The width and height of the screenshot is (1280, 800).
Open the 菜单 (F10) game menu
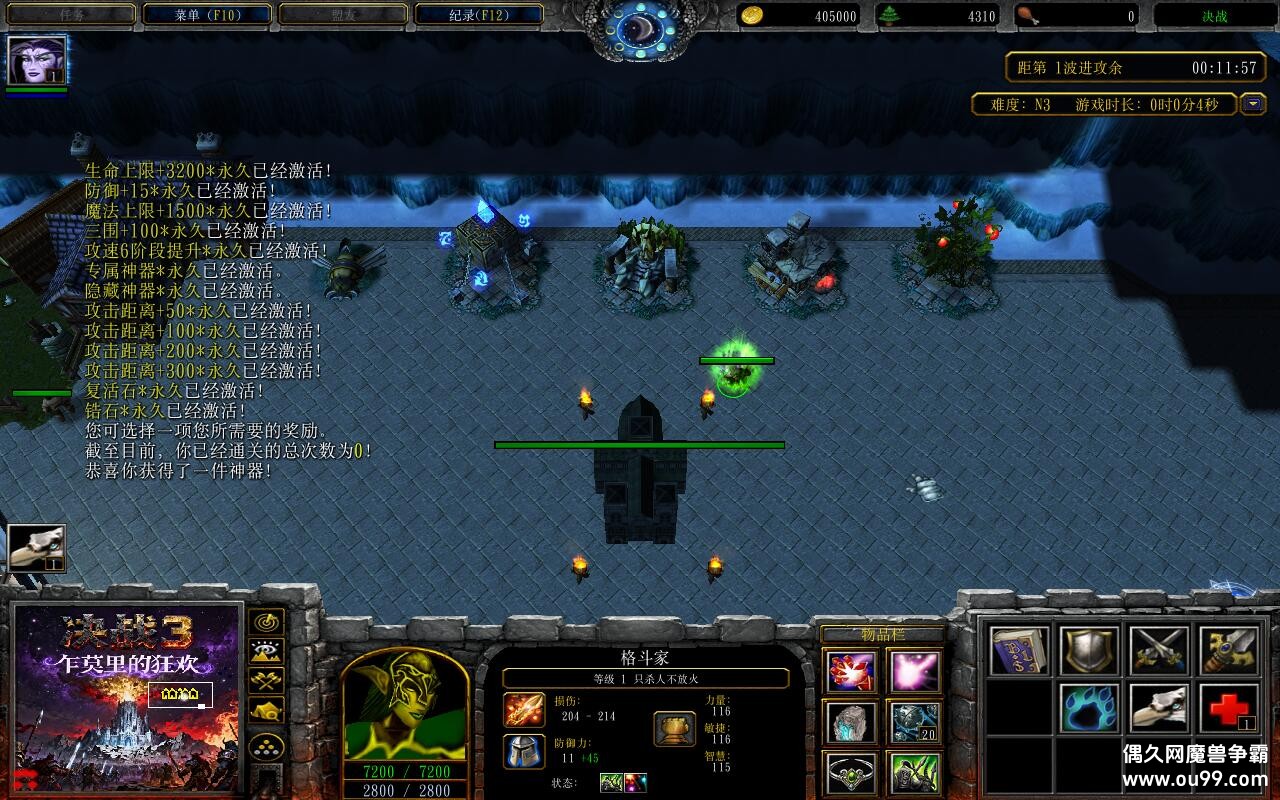(207, 15)
